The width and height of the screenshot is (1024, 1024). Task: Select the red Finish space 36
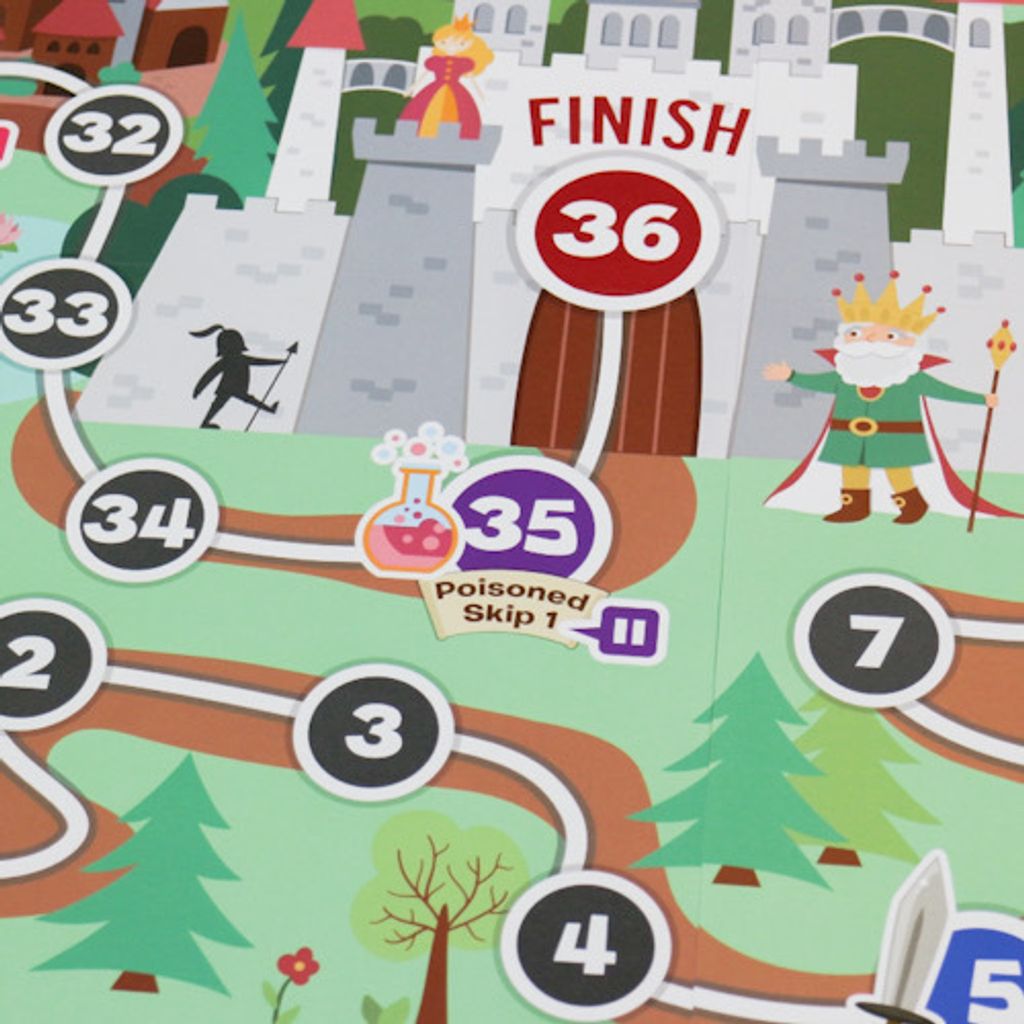pyautogui.click(x=617, y=234)
